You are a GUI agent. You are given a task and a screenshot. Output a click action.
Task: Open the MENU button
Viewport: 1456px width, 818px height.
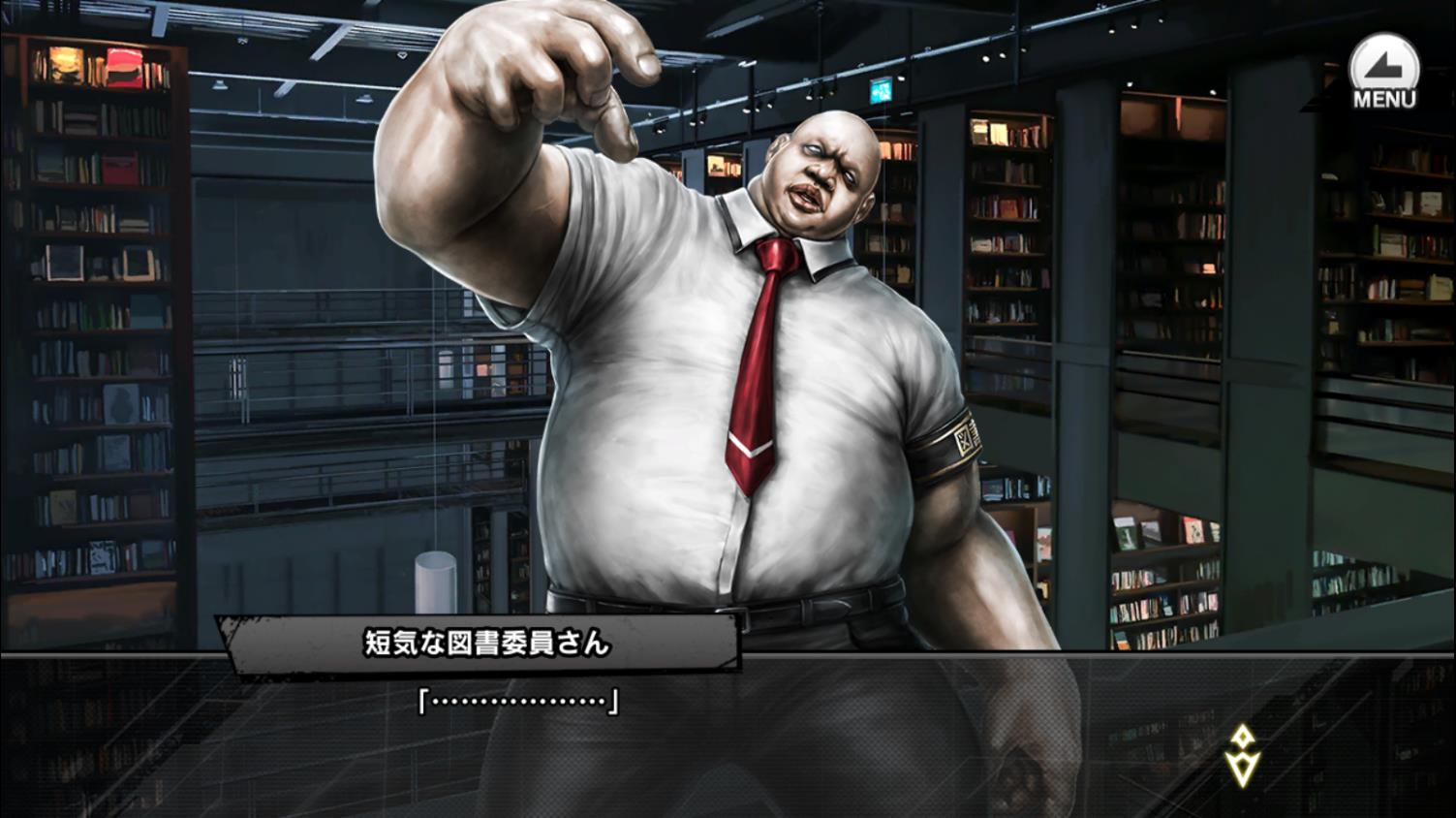tap(1383, 73)
